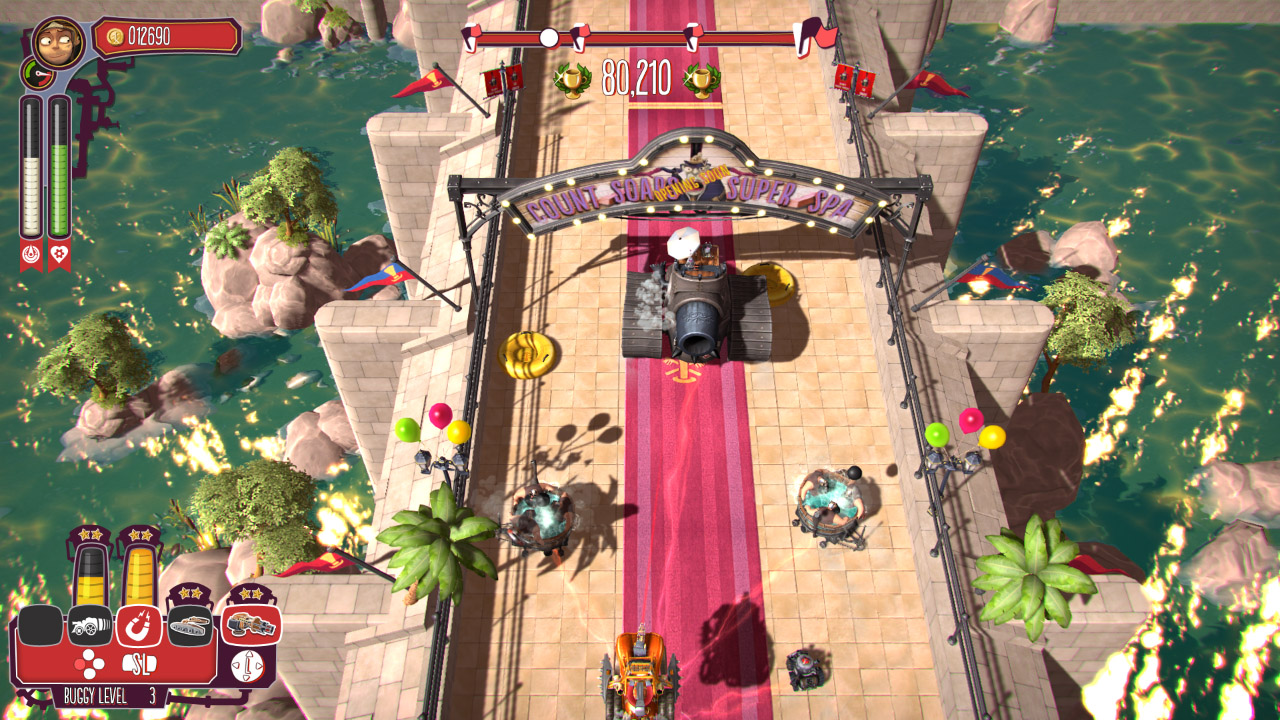Click the heart icon under the green health bar
Image resolution: width=1280 pixels, height=720 pixels.
pyautogui.click(x=59, y=254)
